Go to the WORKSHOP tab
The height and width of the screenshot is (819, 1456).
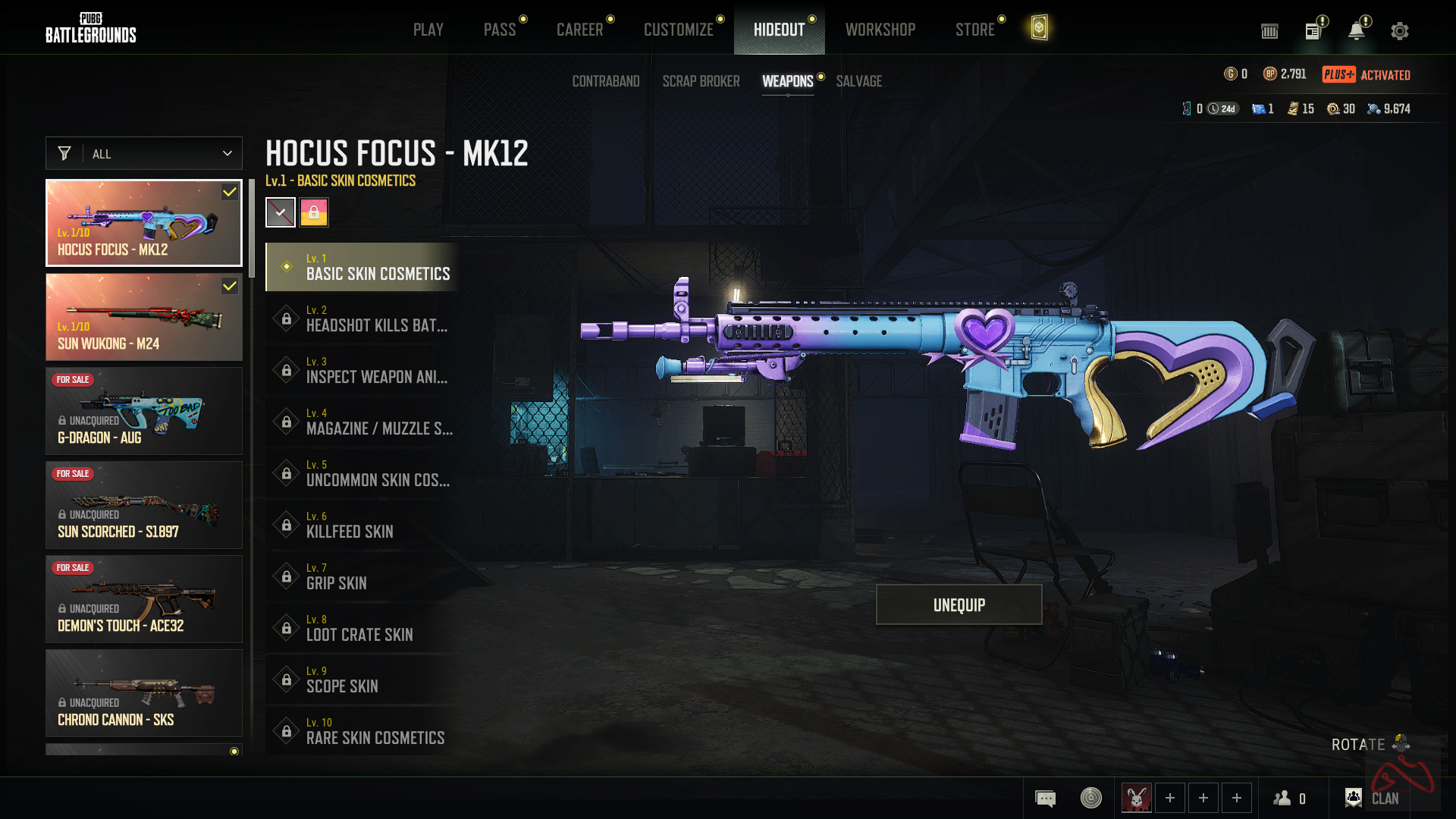tap(880, 30)
